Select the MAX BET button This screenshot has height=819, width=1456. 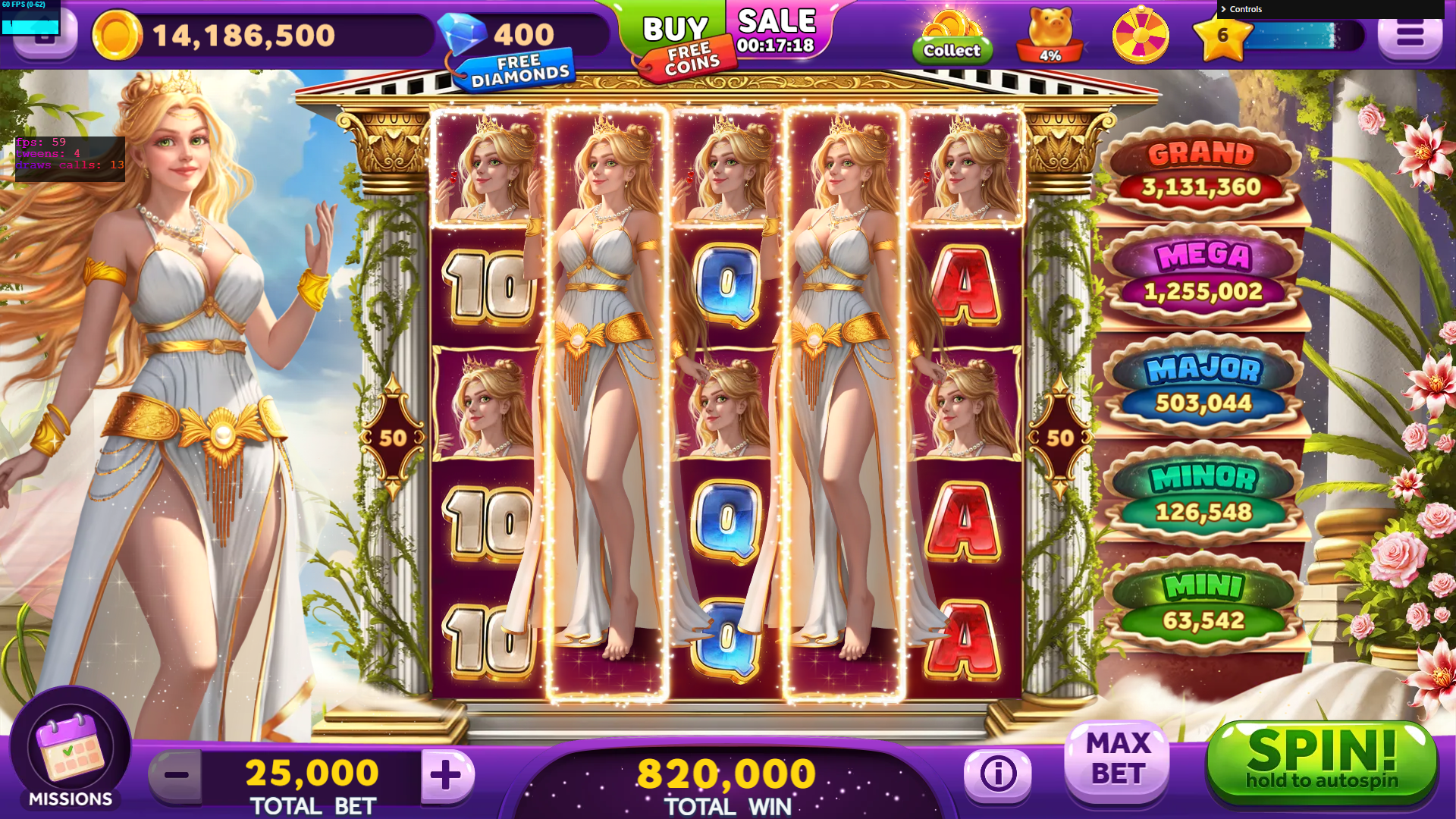coord(1118,759)
